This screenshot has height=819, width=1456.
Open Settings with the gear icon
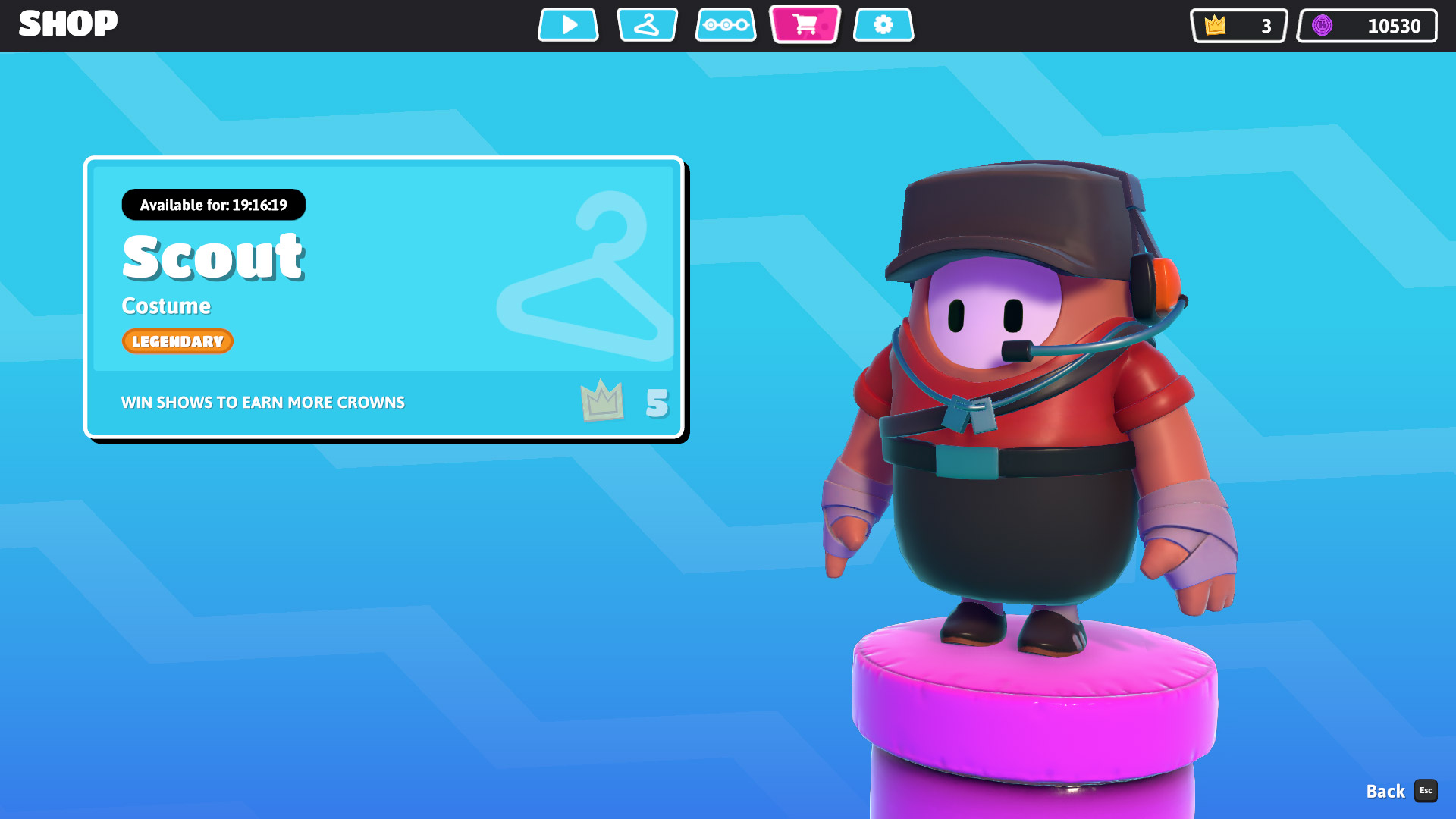click(x=883, y=24)
